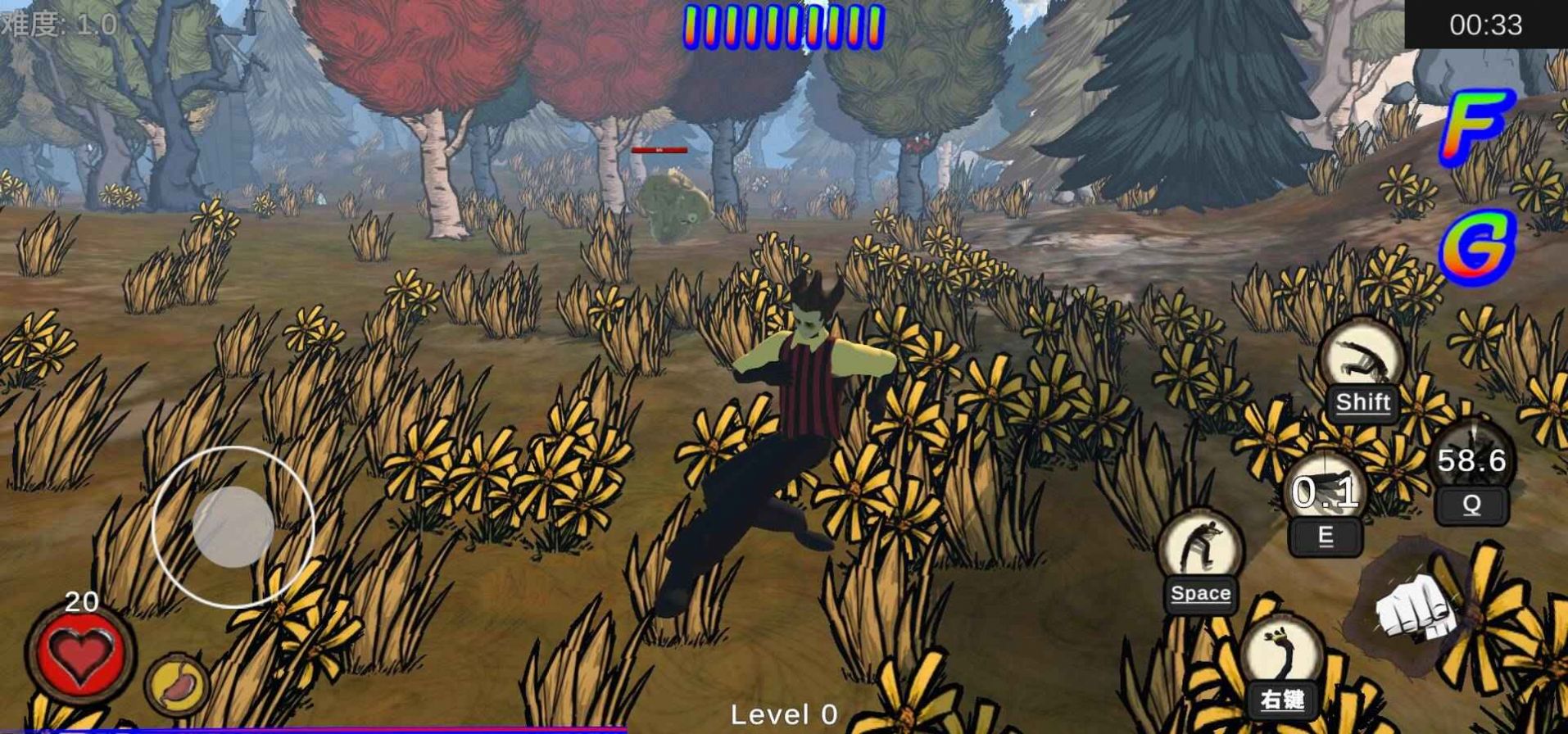Tap the rainbow G button
This screenshot has width=1568, height=734.
[x=1479, y=246]
